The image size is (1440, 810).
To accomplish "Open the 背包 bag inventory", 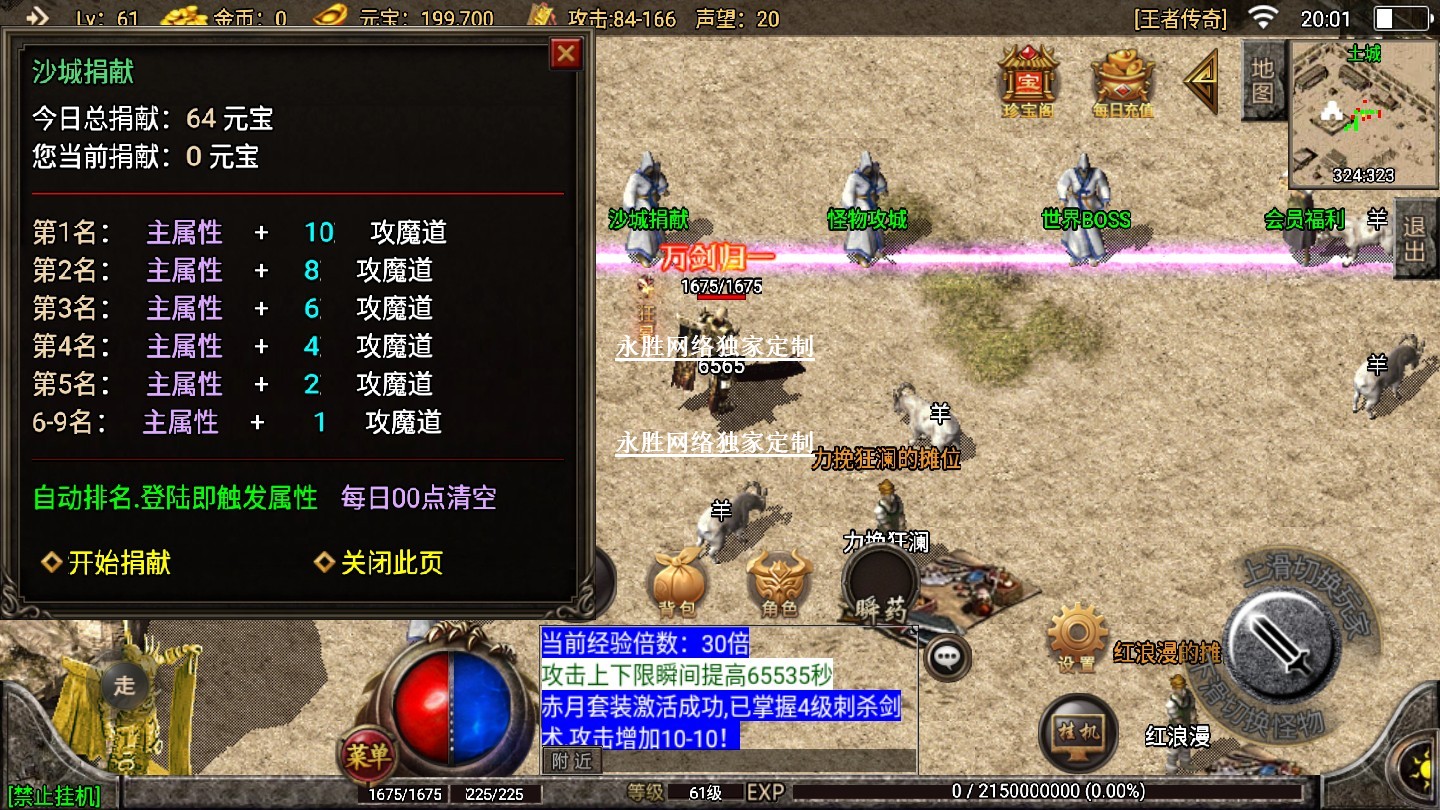I will (677, 582).
